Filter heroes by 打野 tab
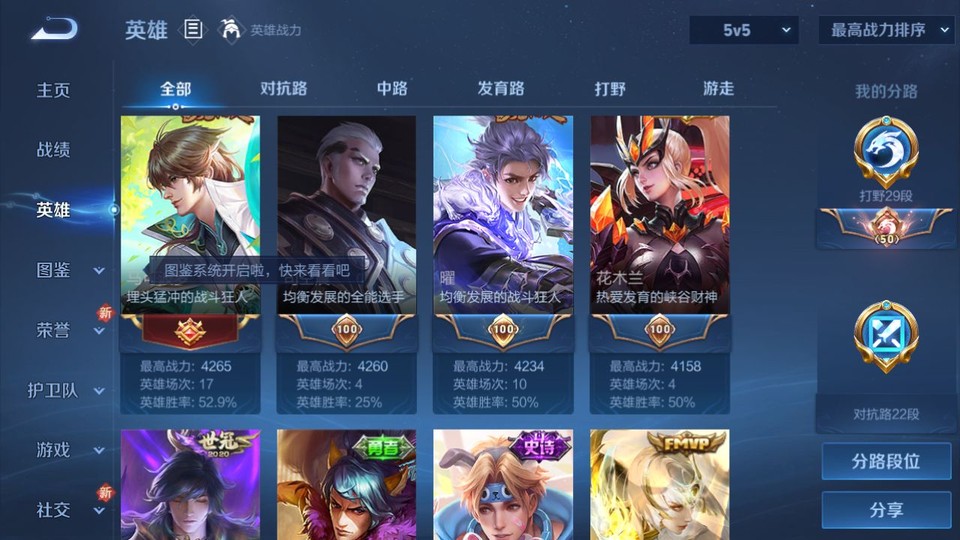Viewport: 960px width, 540px height. (x=610, y=88)
